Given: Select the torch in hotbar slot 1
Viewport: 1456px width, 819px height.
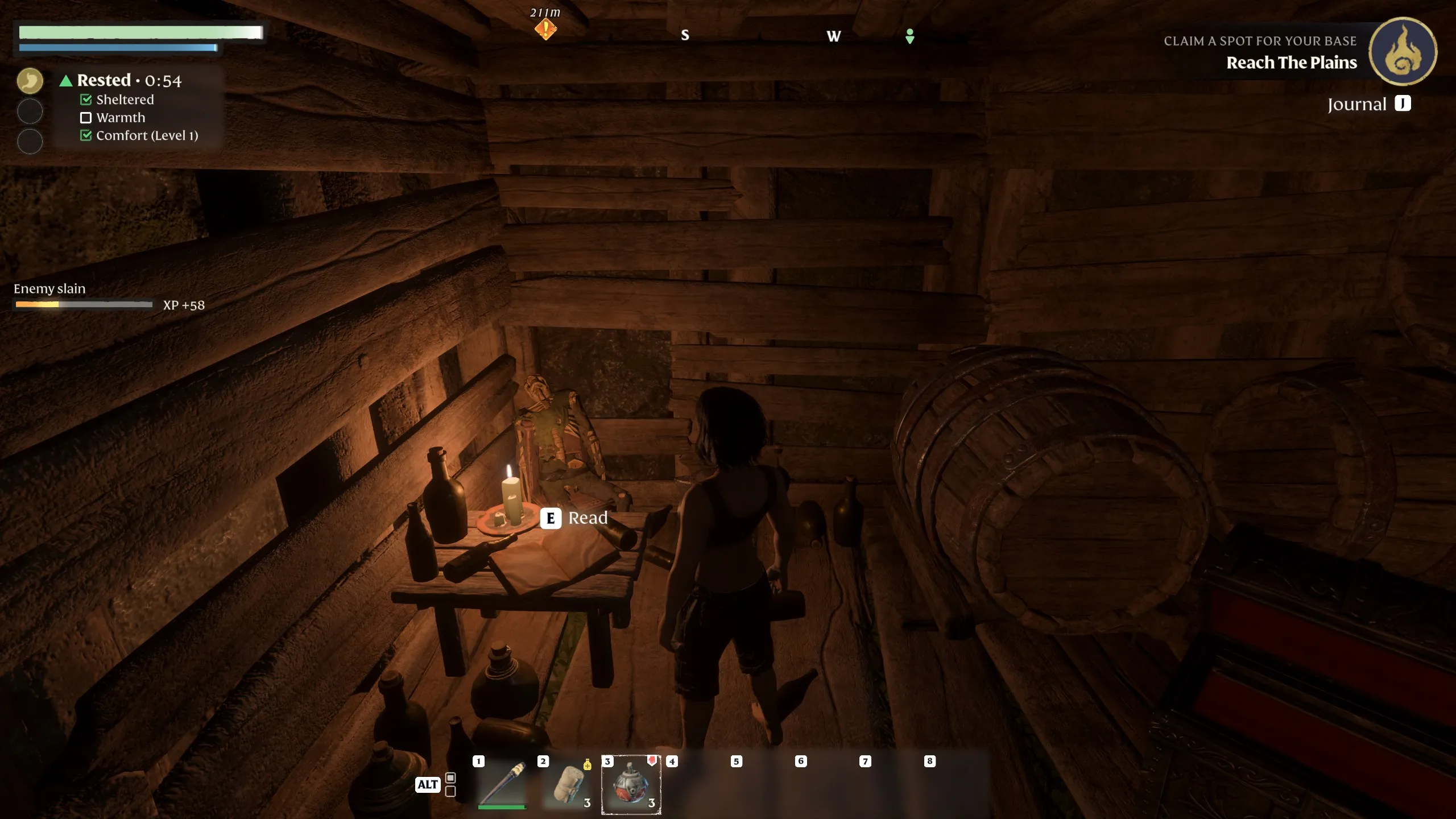Looking at the screenshot, I should [502, 784].
